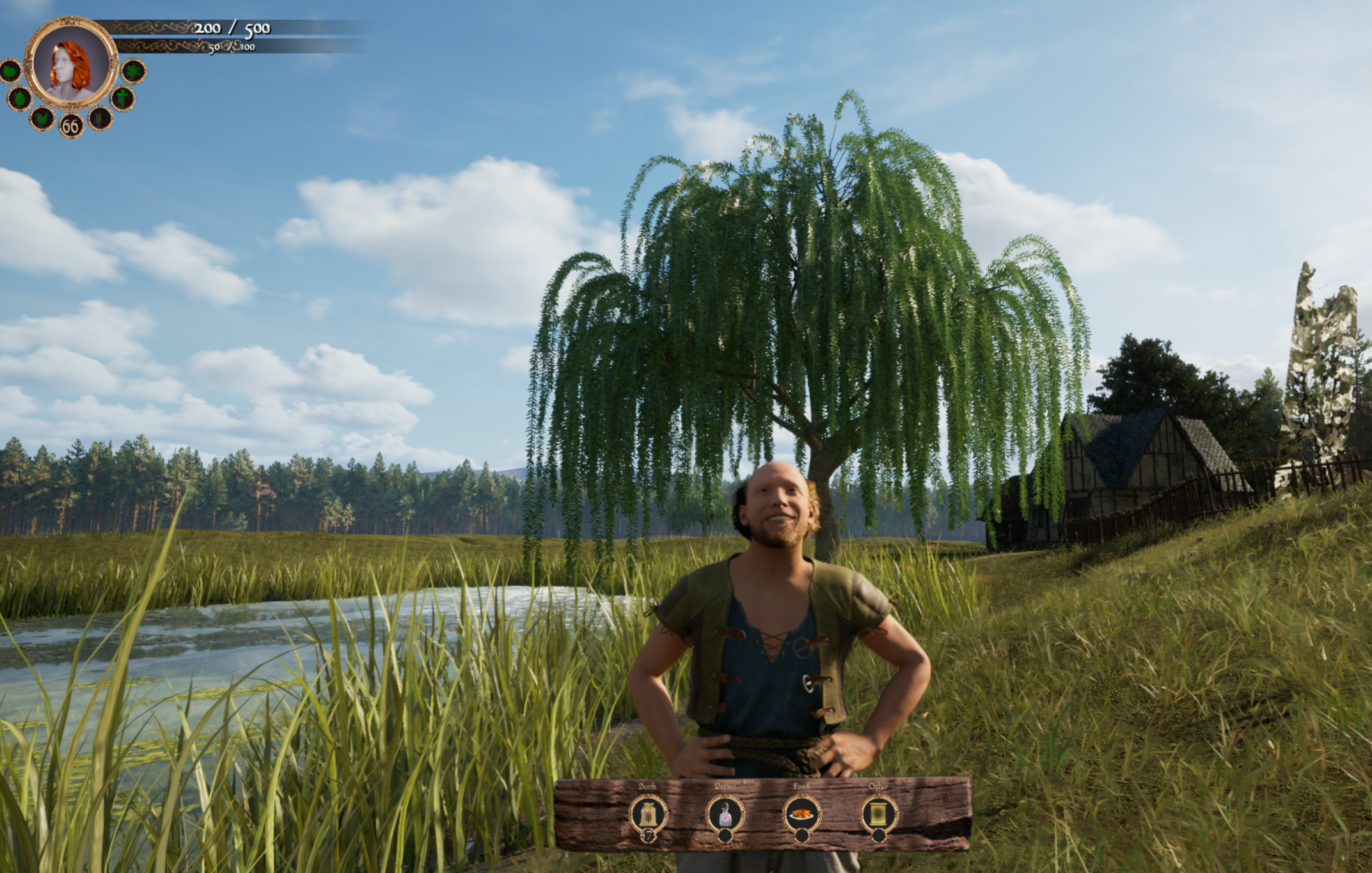Click the green sun-shaped icon
The image size is (1372, 873).
[x=133, y=71]
